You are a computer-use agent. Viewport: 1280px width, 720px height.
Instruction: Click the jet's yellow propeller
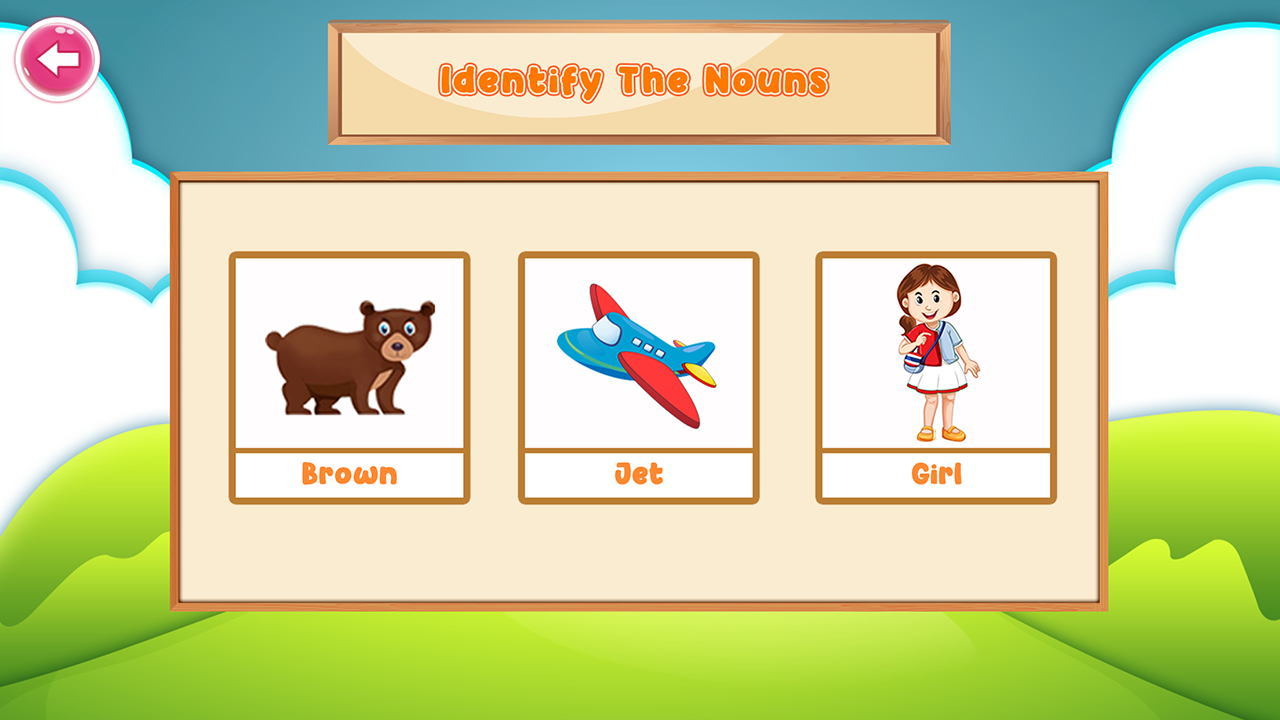tap(698, 374)
